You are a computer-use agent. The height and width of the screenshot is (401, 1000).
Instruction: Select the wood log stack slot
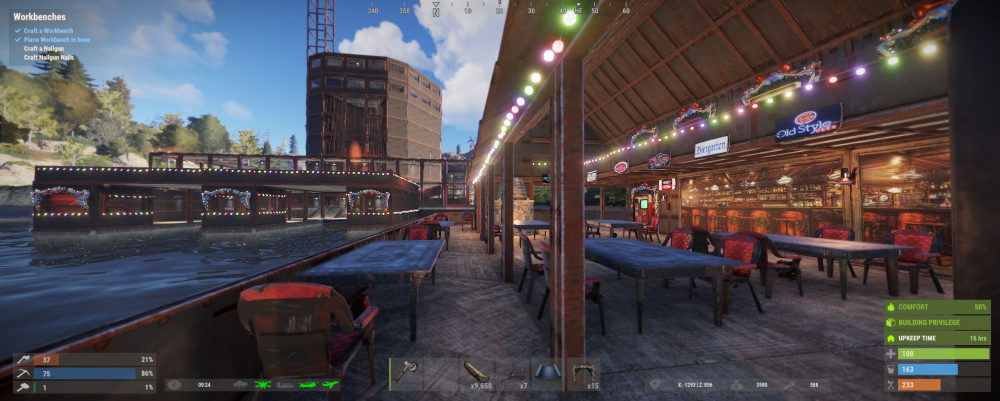478,373
